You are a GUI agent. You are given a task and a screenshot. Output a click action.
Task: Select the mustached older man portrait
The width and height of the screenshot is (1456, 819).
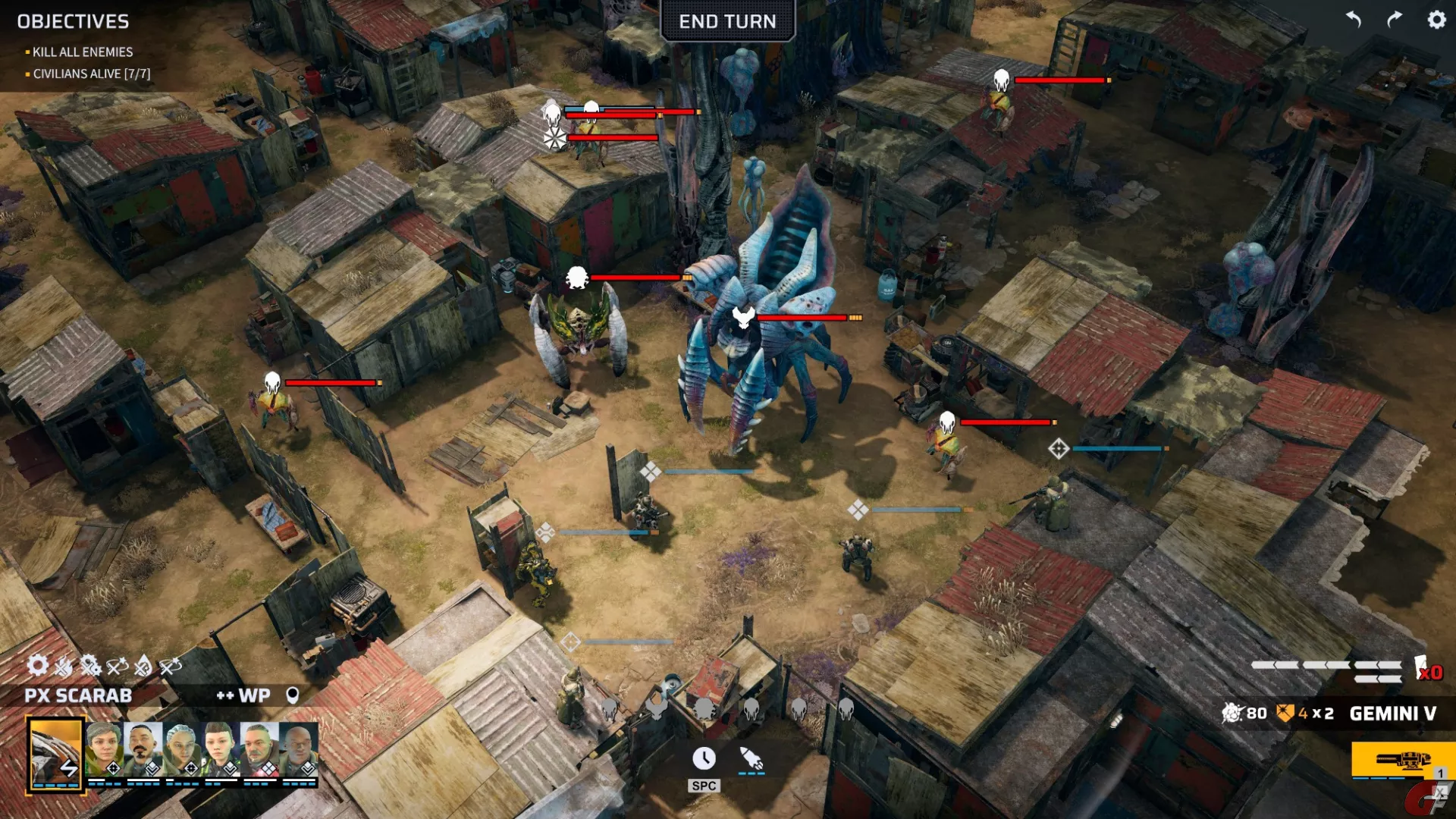tap(259, 748)
